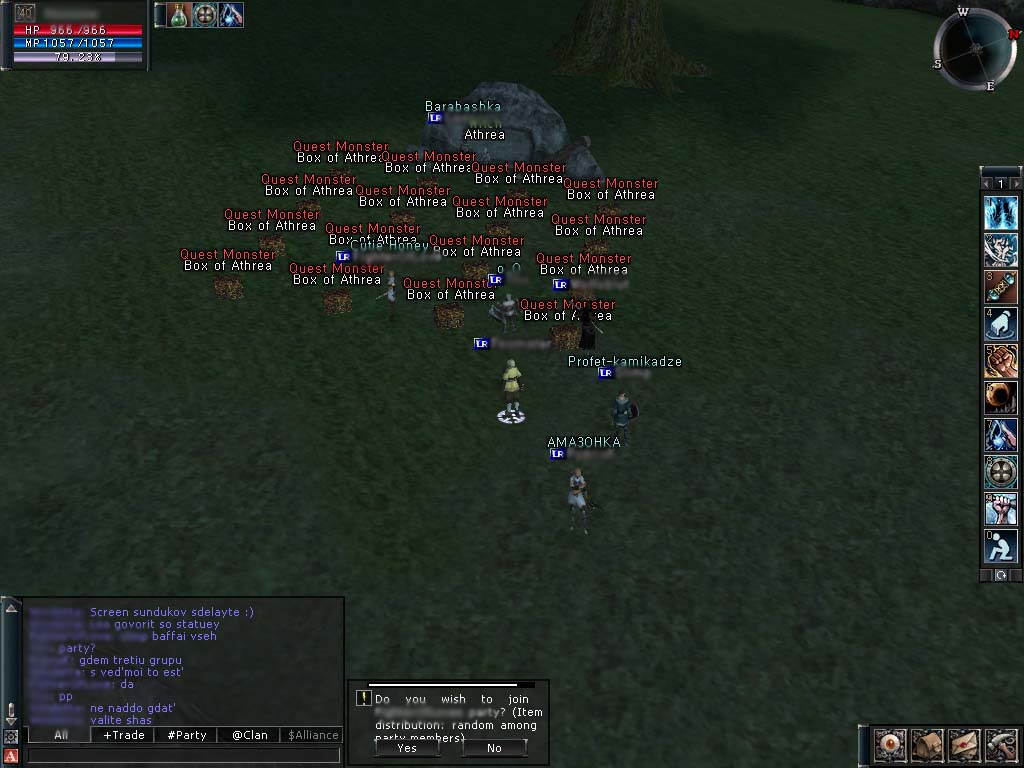Select the #Party chat tab
Screen dimensions: 1024x768
pos(187,735)
